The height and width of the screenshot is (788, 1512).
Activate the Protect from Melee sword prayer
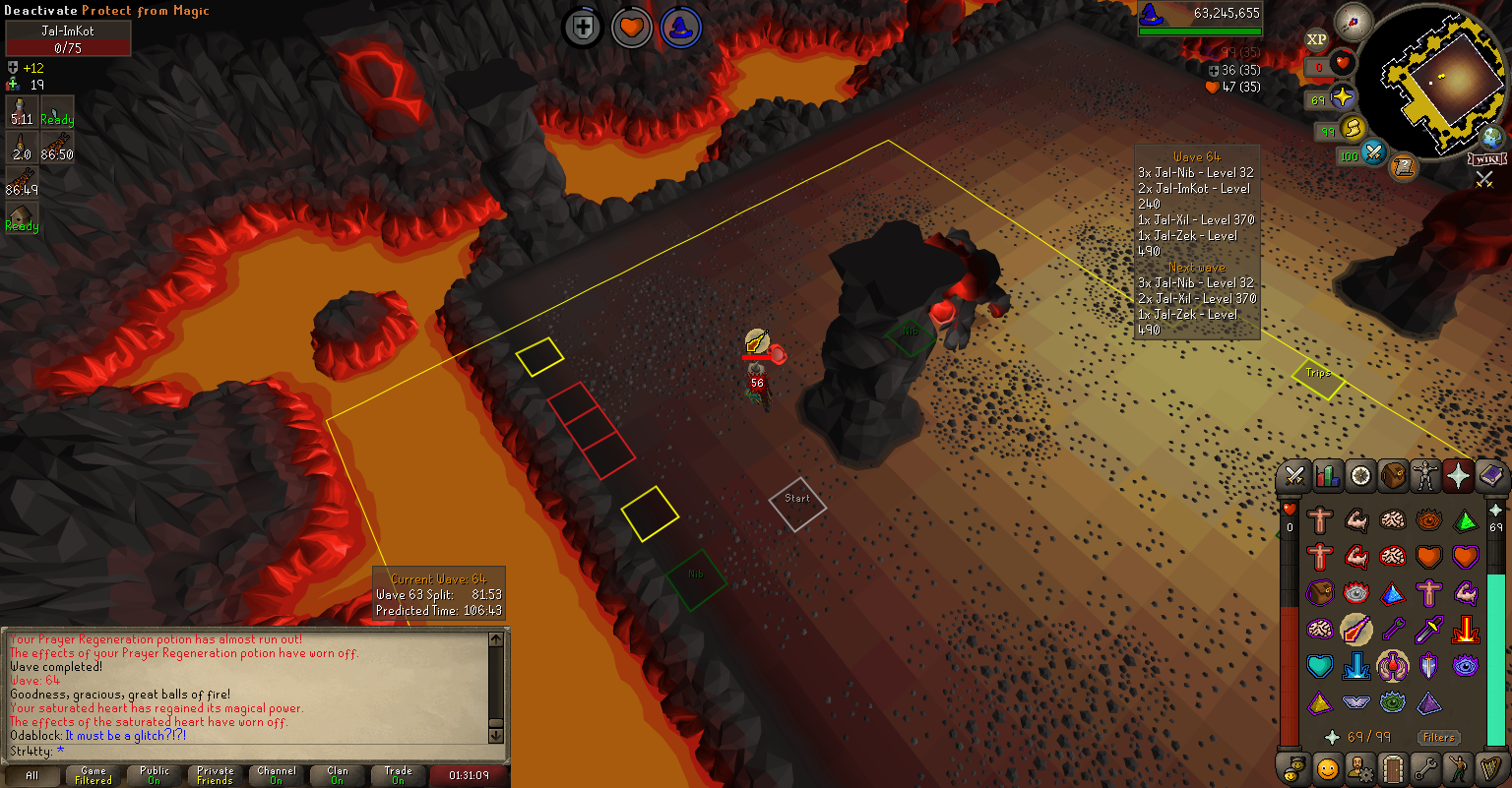point(1428,628)
